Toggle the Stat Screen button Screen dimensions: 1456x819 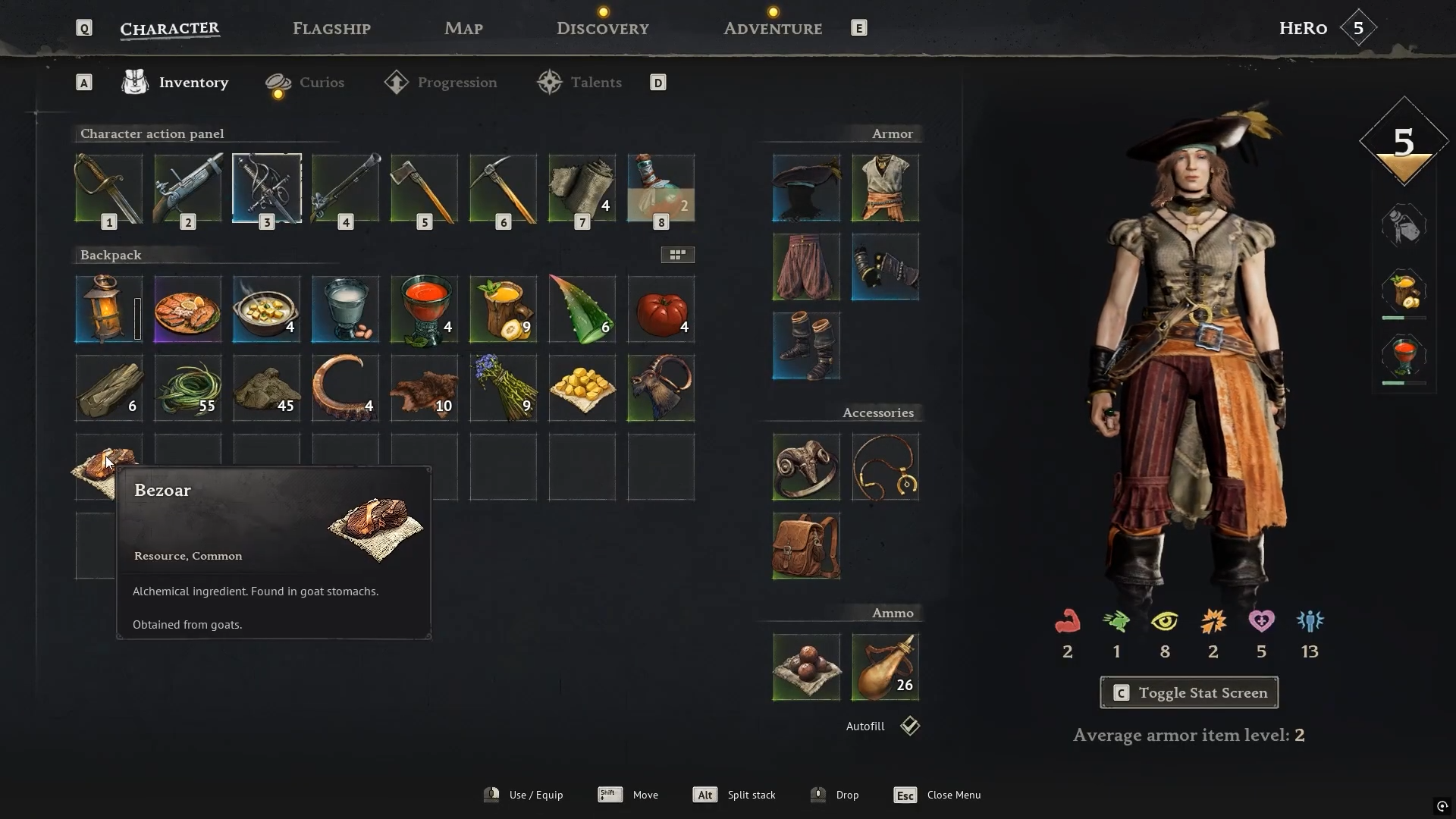point(1188,692)
